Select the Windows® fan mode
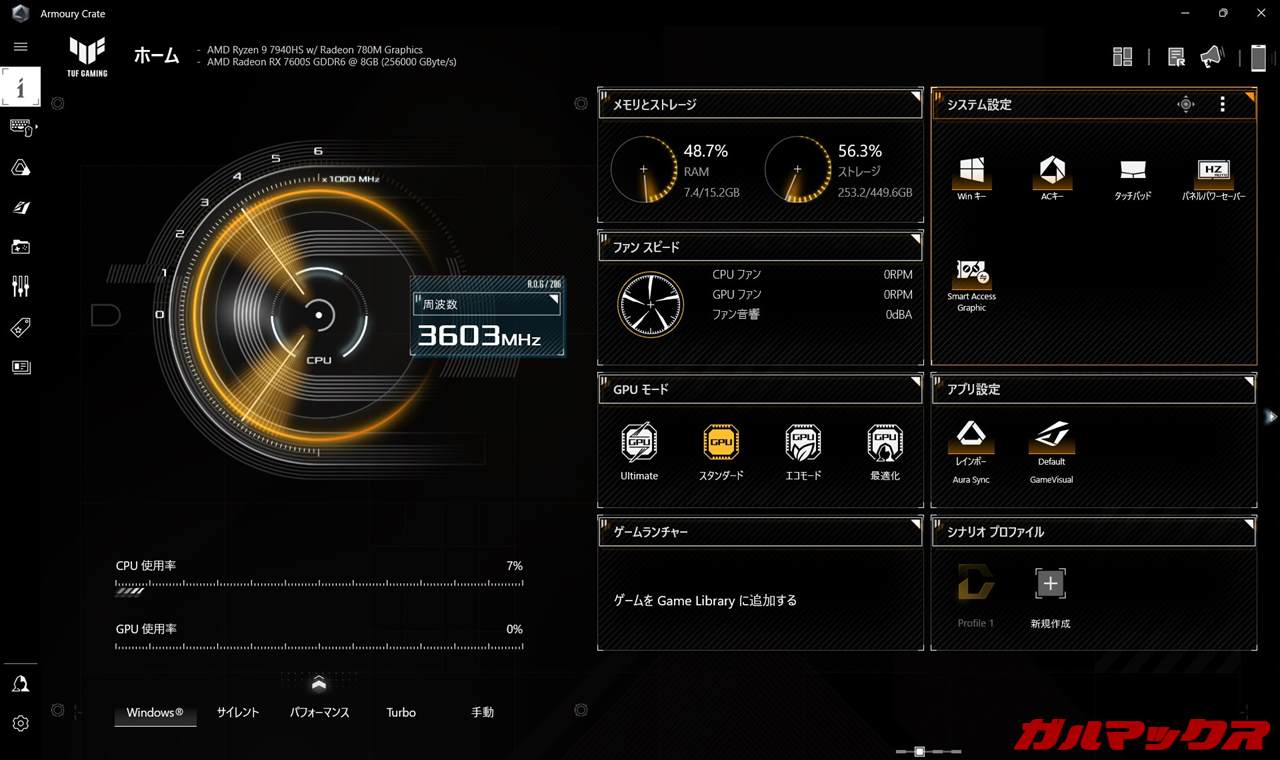Image resolution: width=1280 pixels, height=760 pixels. pos(155,713)
